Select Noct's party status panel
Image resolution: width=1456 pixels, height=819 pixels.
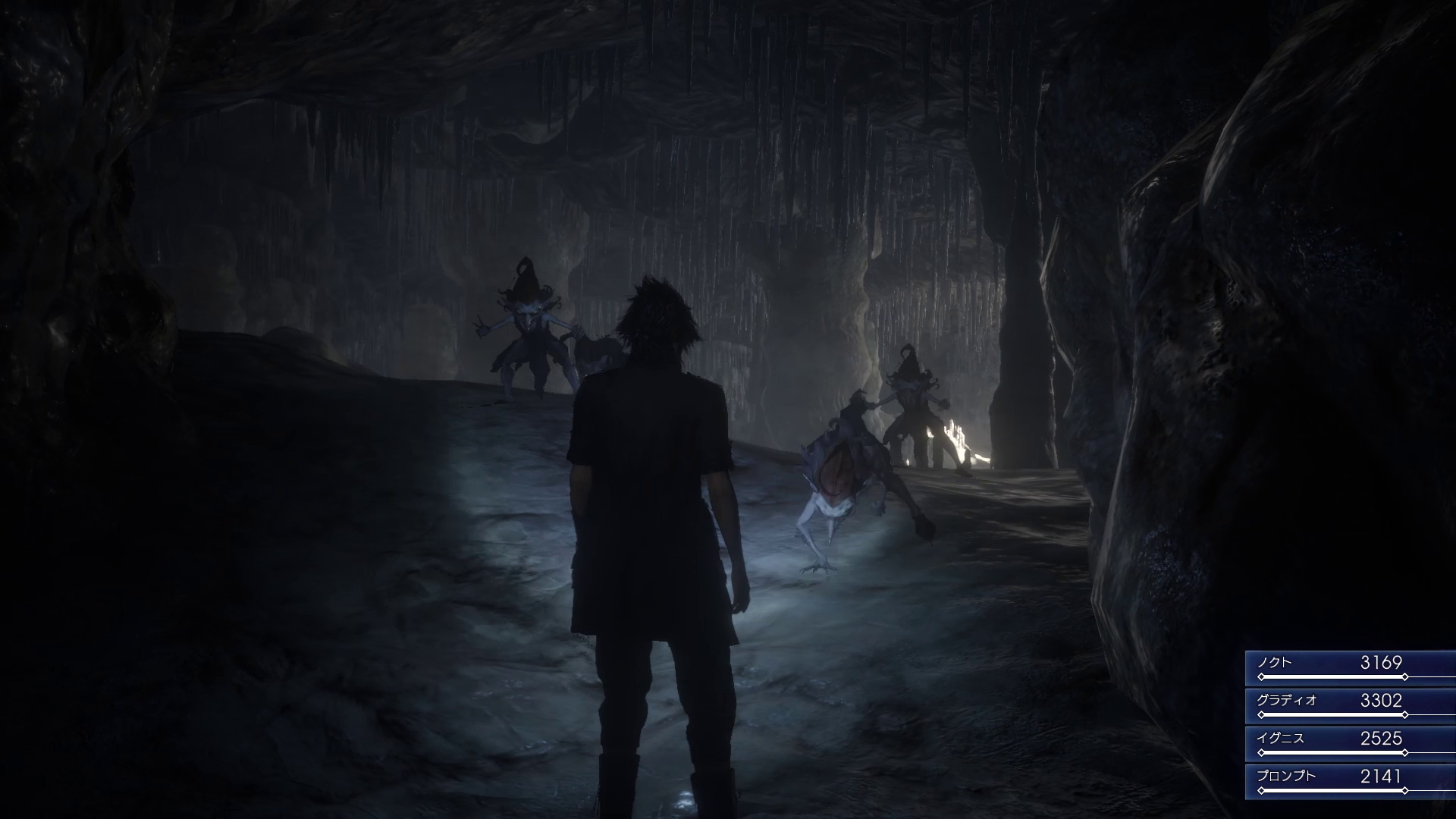pos(1351,667)
